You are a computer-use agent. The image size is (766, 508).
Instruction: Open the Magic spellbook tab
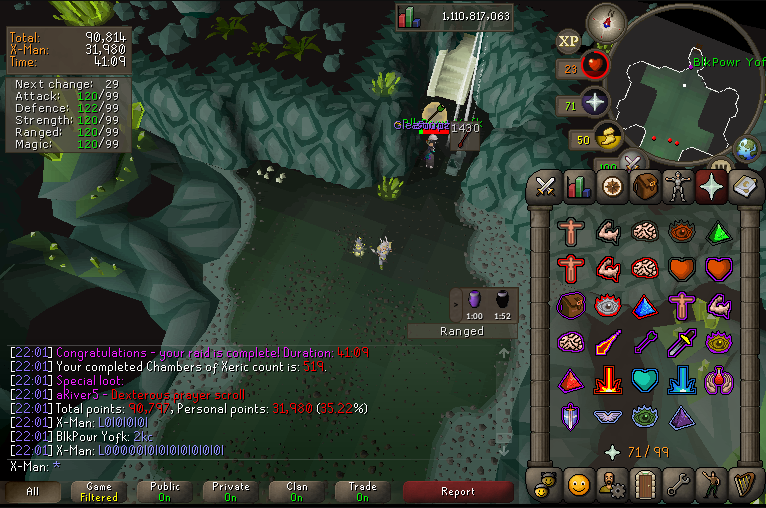(x=745, y=186)
